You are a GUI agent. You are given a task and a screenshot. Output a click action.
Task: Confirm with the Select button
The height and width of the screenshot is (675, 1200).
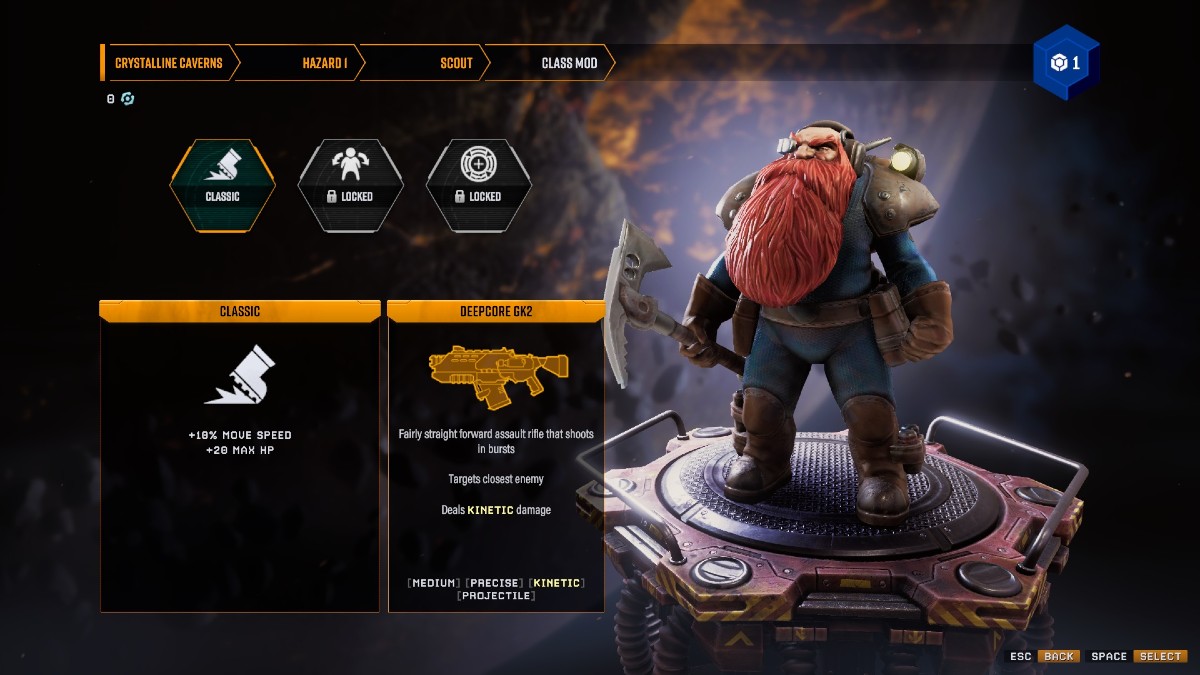[1160, 656]
